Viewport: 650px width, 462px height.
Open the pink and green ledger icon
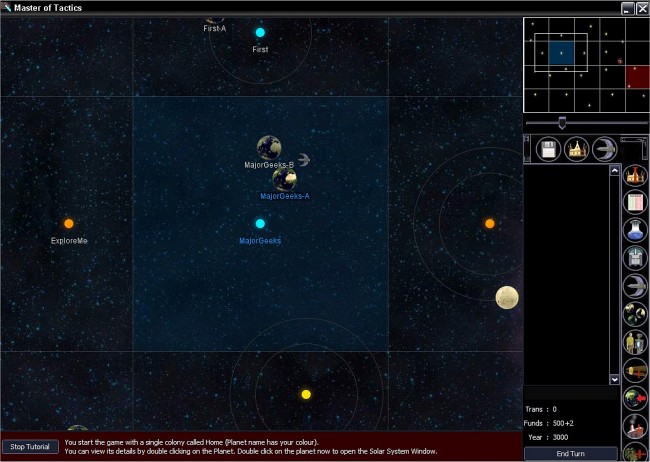[635, 203]
